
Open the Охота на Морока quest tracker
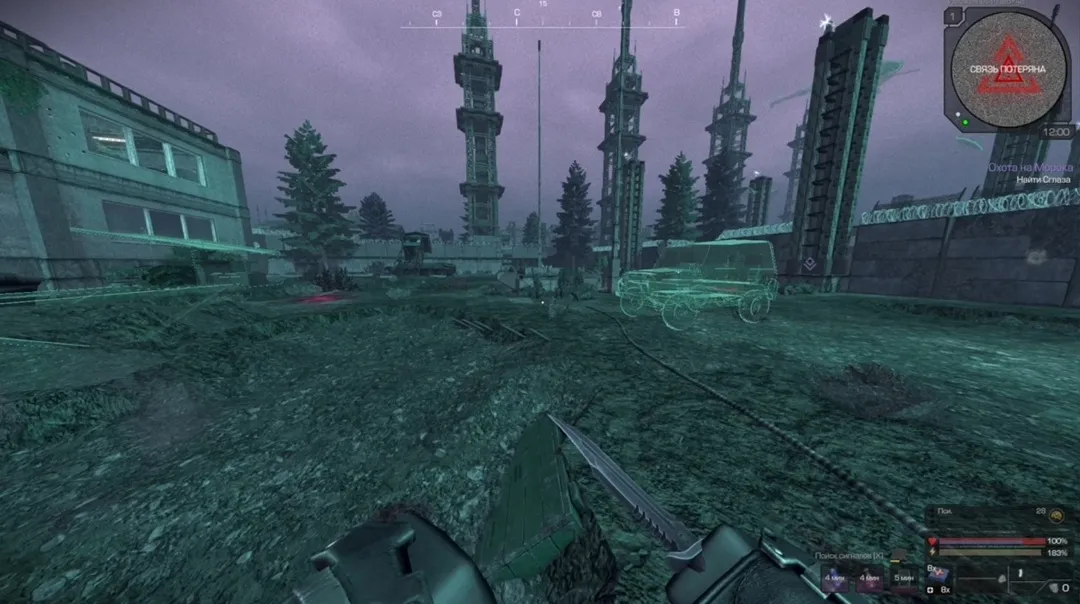[x=1030, y=167]
